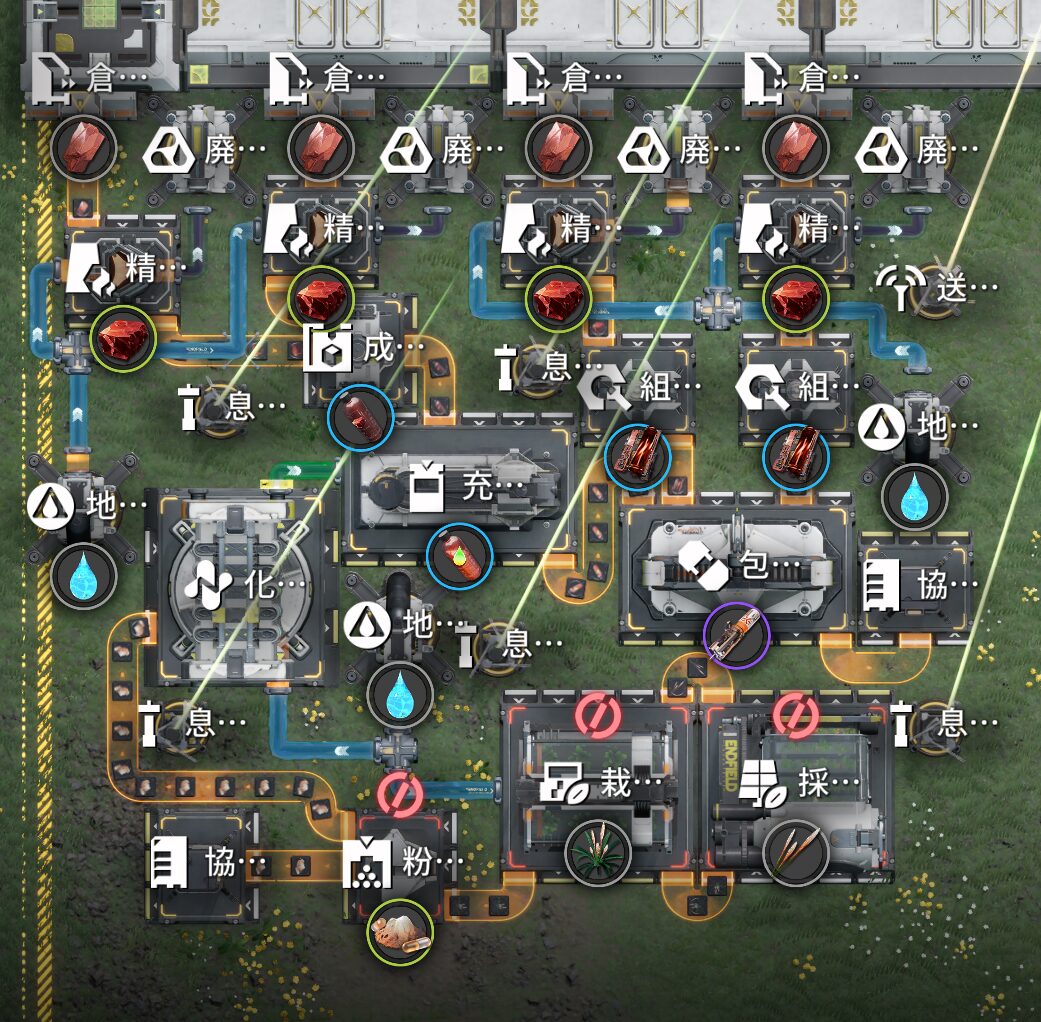Show the green grass plant product icon
The height and width of the screenshot is (1022, 1041).
click(x=598, y=853)
